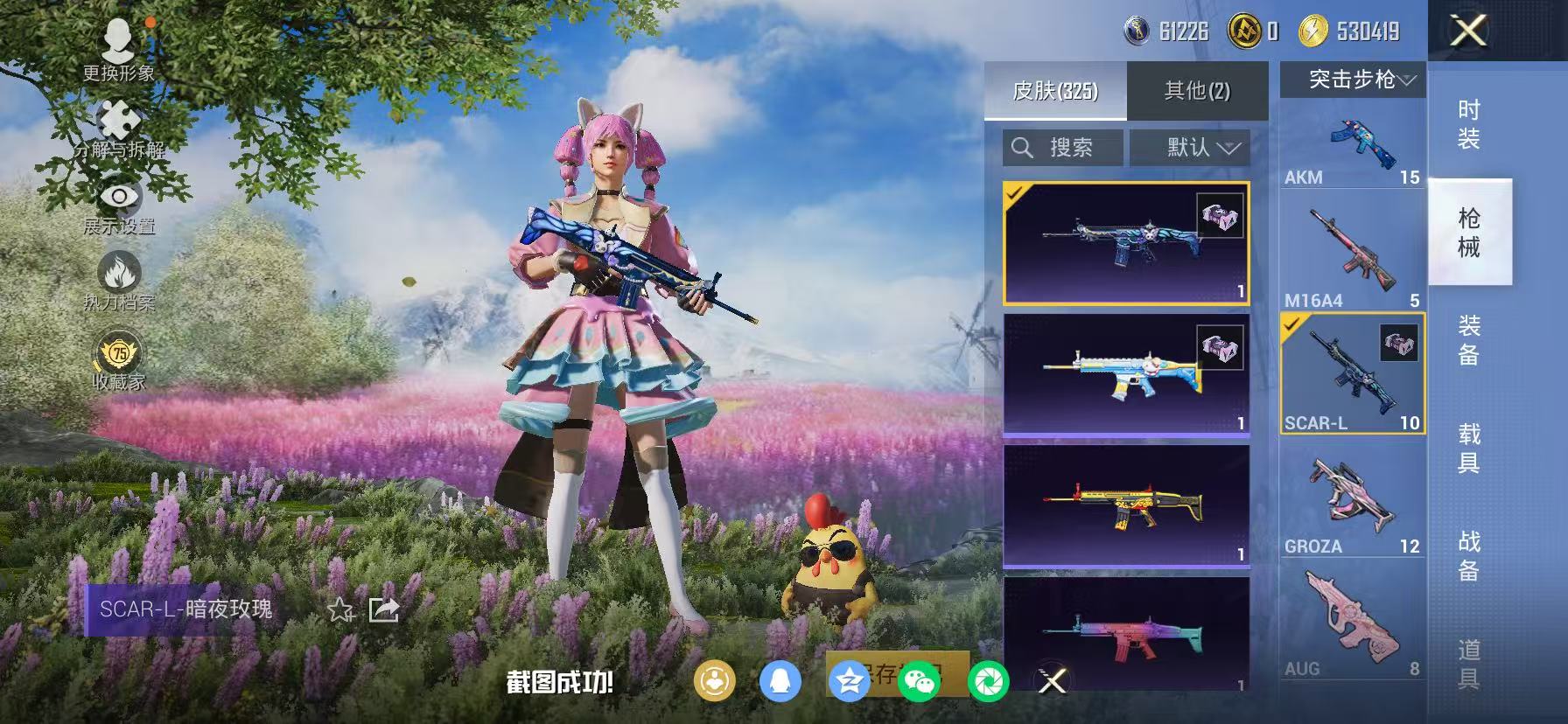Tap the 搜索 search field
The image size is (1568, 724).
pyautogui.click(x=1061, y=147)
